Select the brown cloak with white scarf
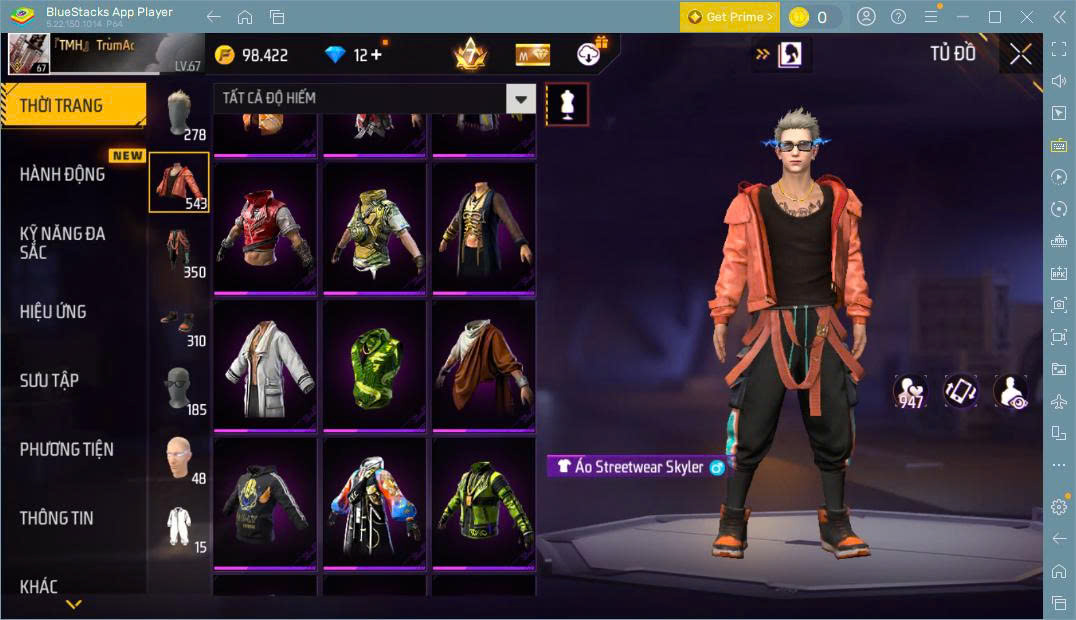Image resolution: width=1076 pixels, height=620 pixels. (x=484, y=366)
